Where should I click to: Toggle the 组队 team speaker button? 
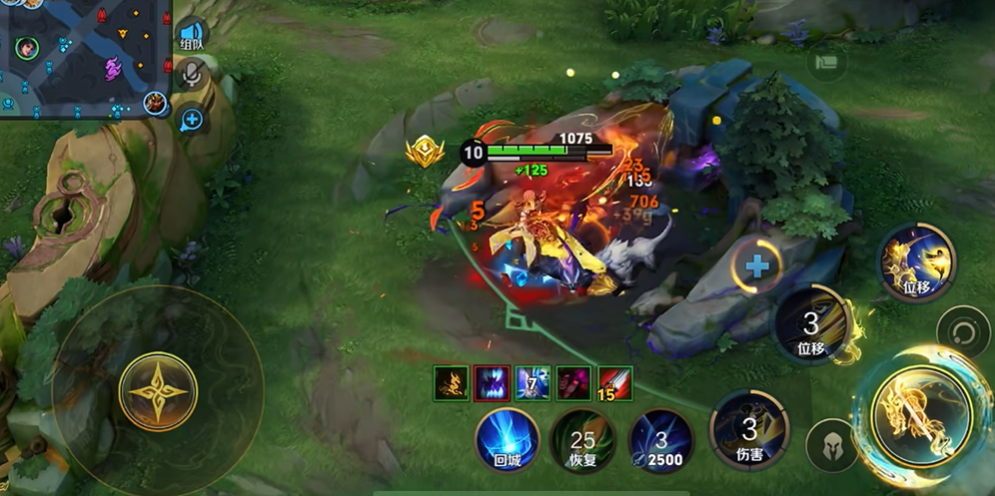tap(192, 37)
